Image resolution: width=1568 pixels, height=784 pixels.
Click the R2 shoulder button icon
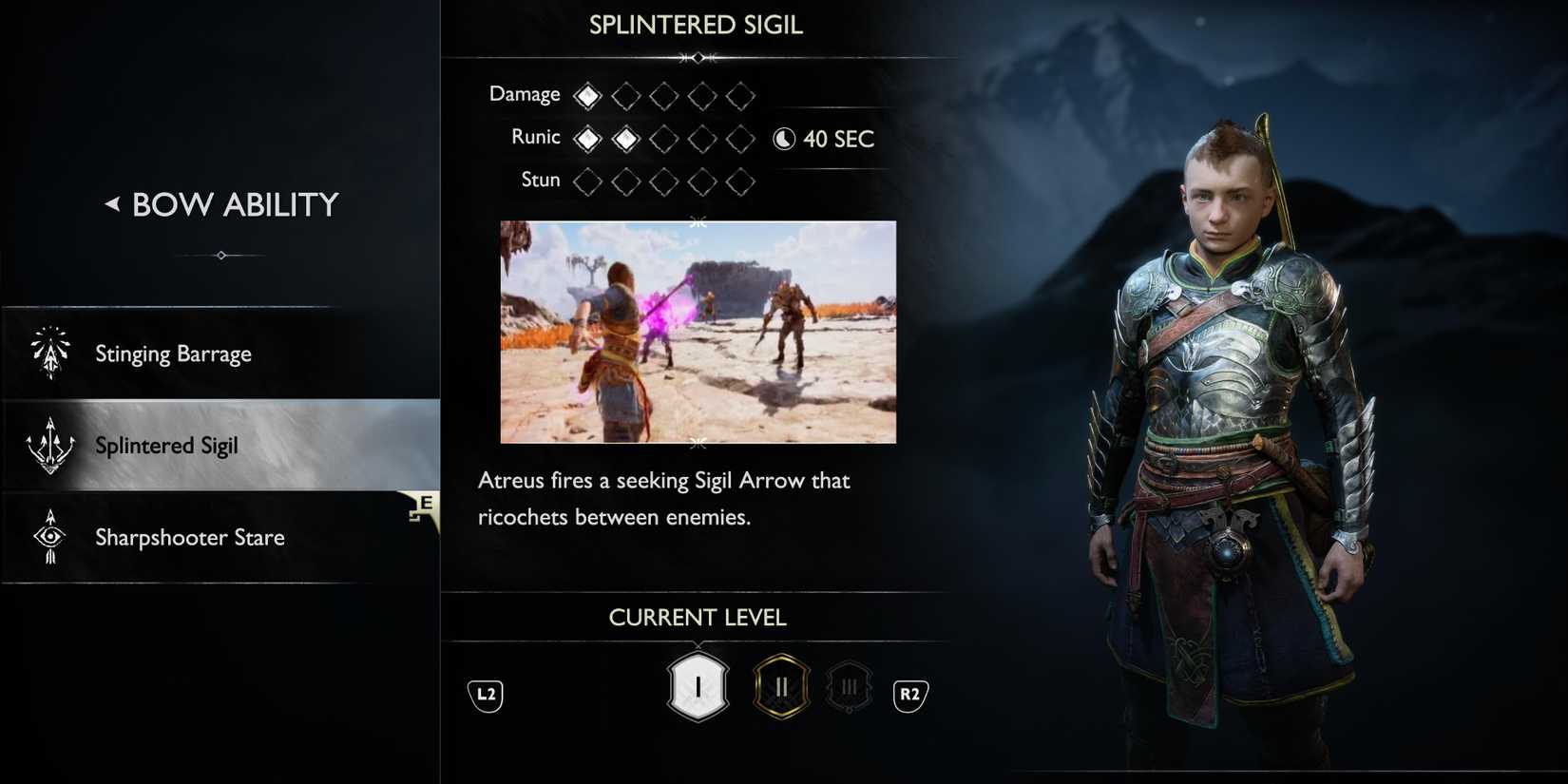(910, 695)
